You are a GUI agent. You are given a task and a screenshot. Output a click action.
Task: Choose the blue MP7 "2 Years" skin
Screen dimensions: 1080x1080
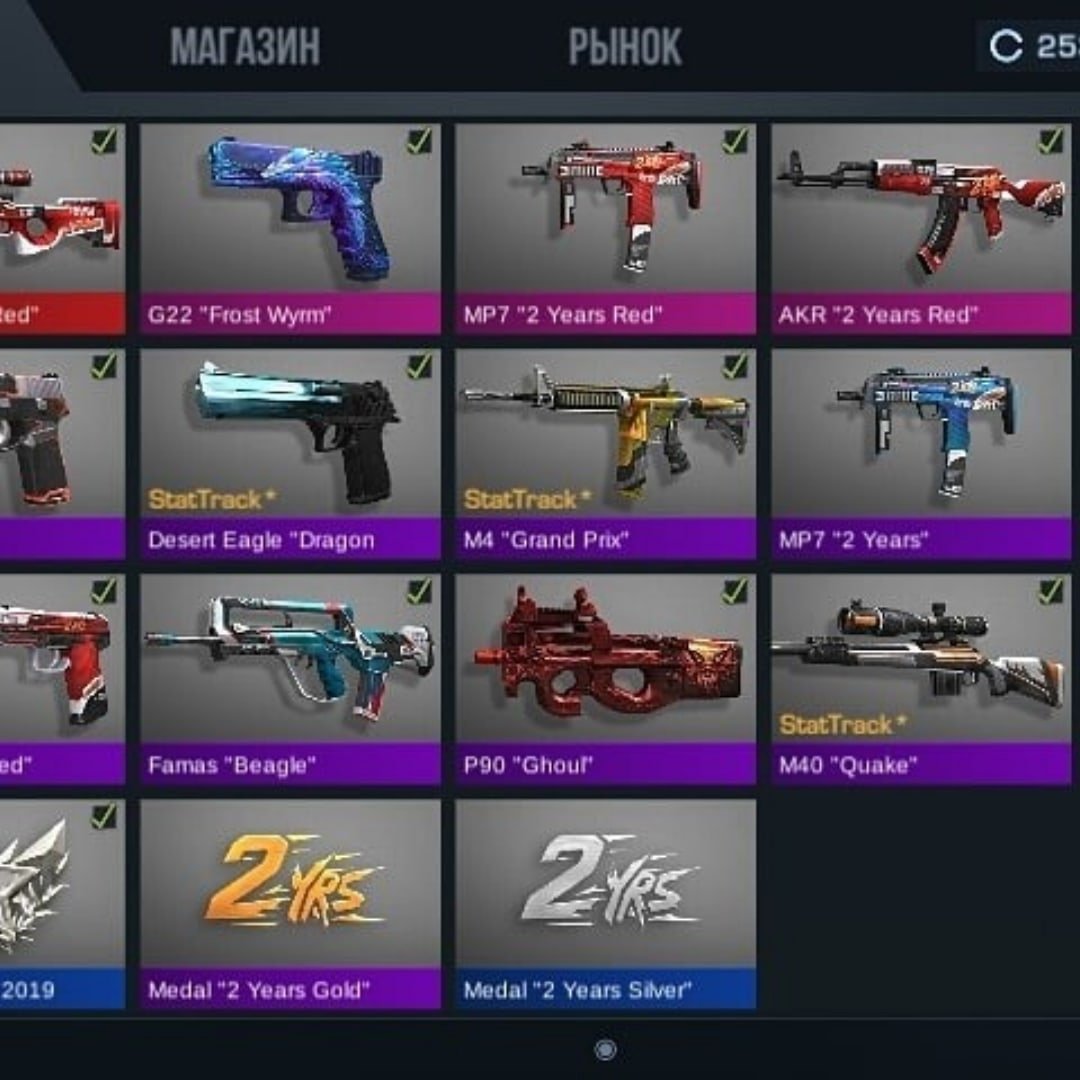point(921,453)
